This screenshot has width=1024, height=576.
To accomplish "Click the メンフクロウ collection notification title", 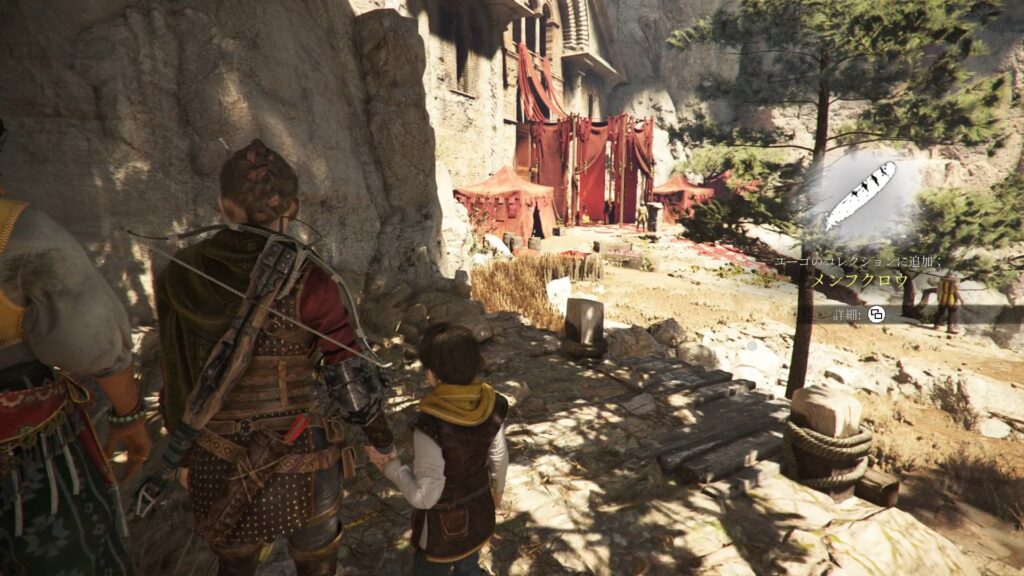I will (x=859, y=281).
